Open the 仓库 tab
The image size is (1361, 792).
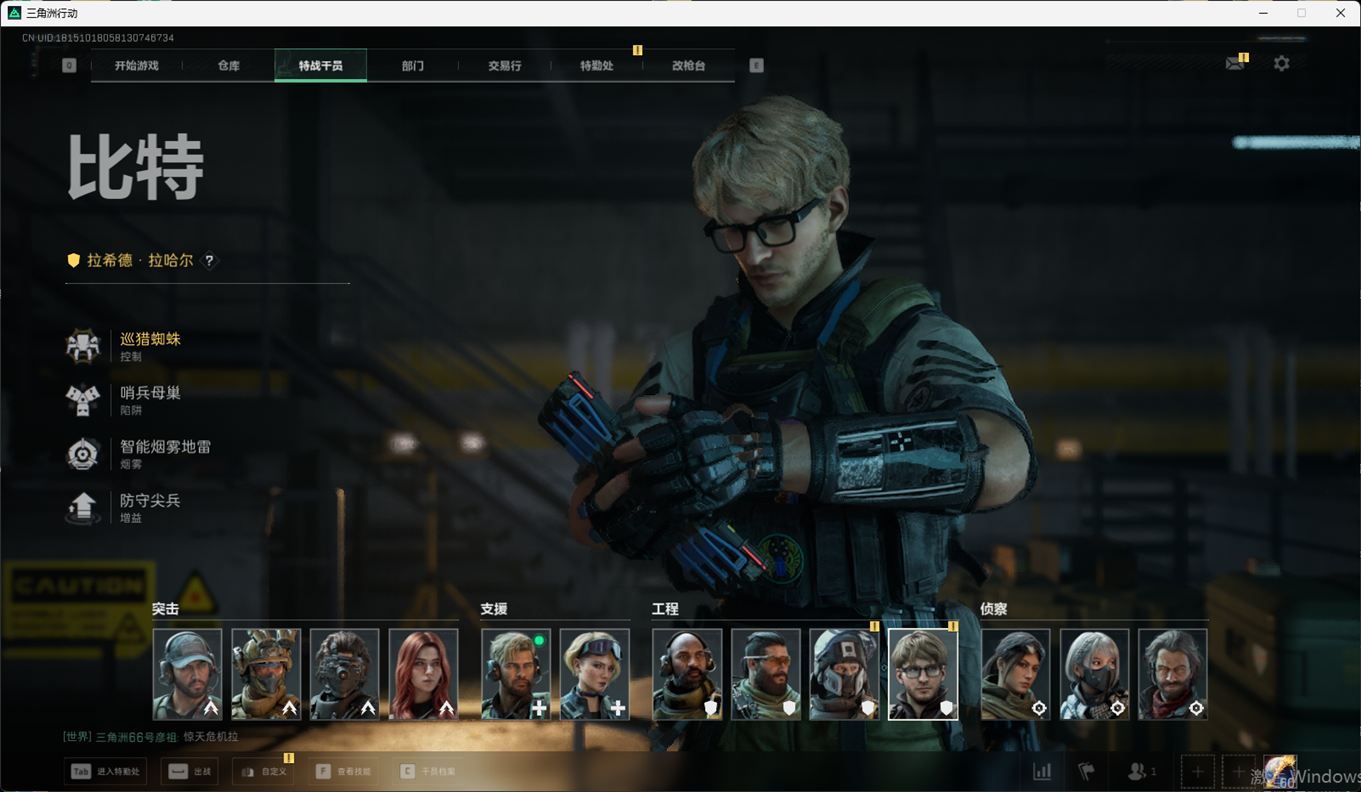pyautogui.click(x=229, y=66)
